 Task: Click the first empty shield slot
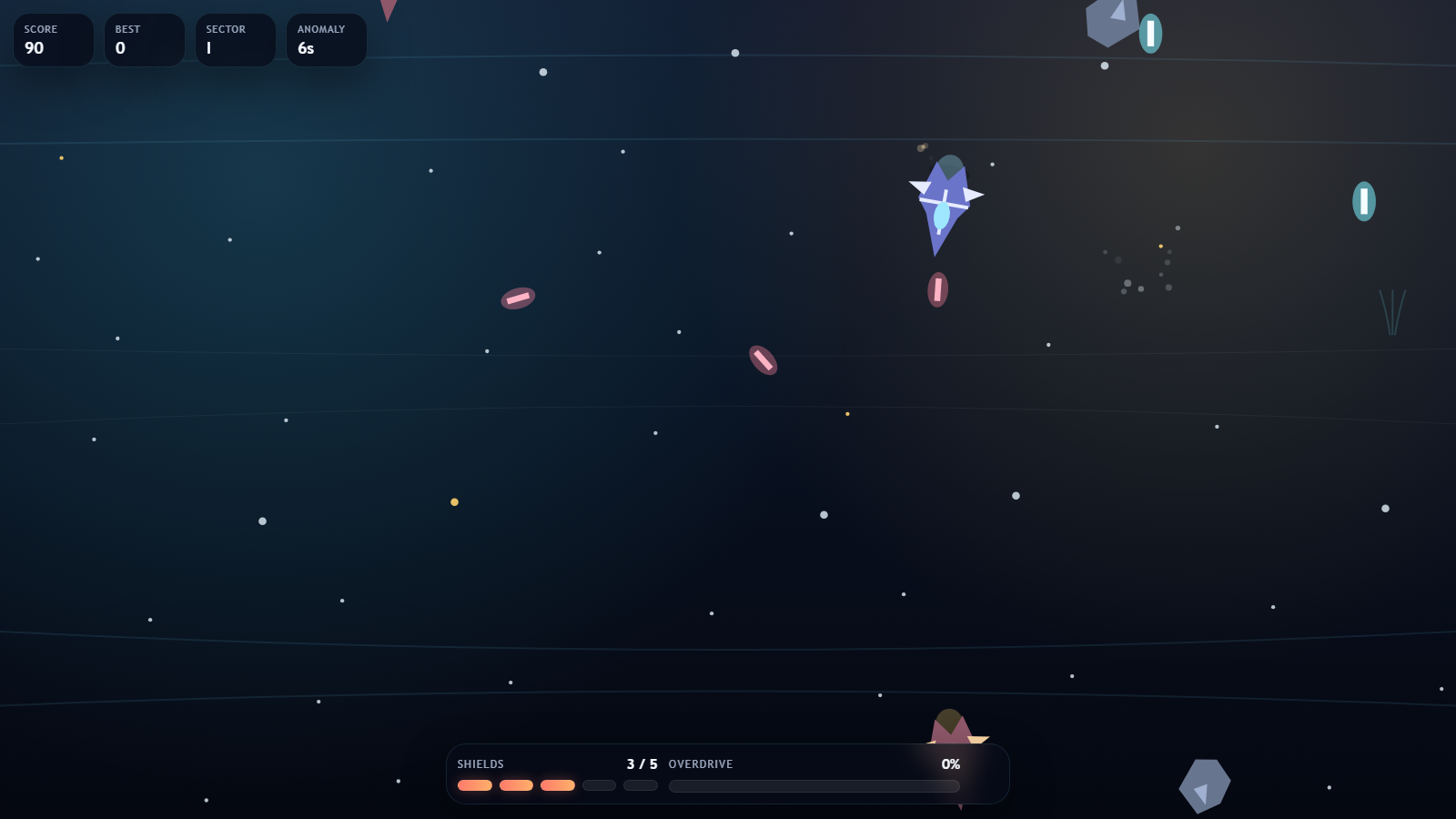click(x=599, y=784)
